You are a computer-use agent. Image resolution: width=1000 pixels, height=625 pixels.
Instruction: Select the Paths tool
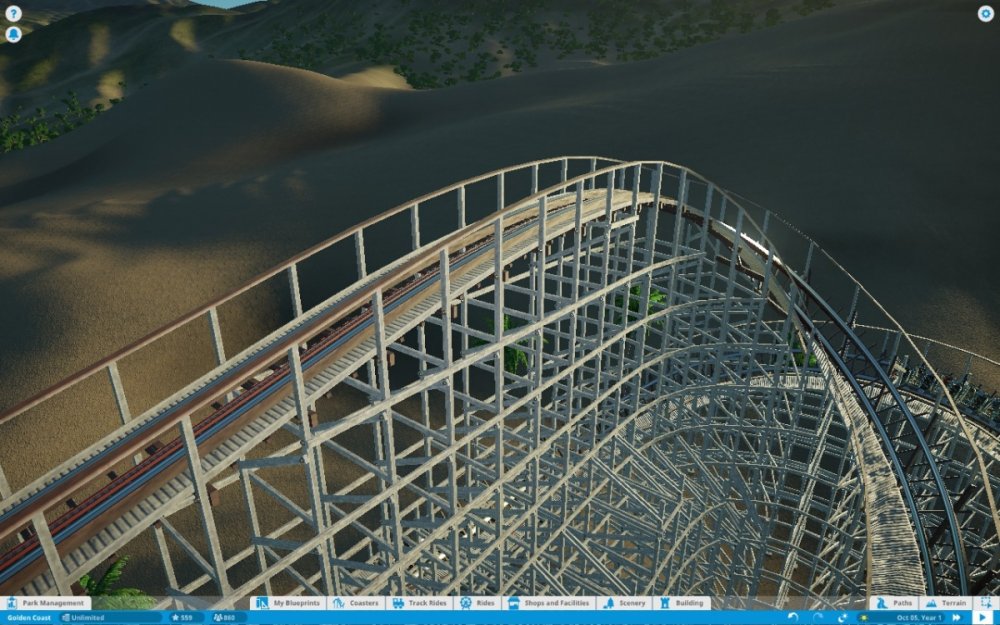click(x=894, y=603)
